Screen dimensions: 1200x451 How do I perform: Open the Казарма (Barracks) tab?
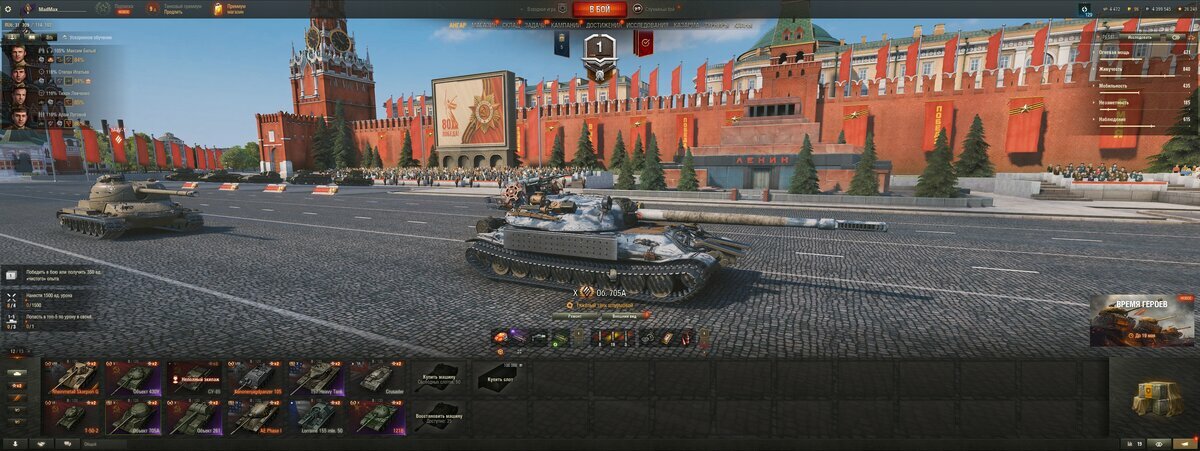pyautogui.click(x=687, y=25)
